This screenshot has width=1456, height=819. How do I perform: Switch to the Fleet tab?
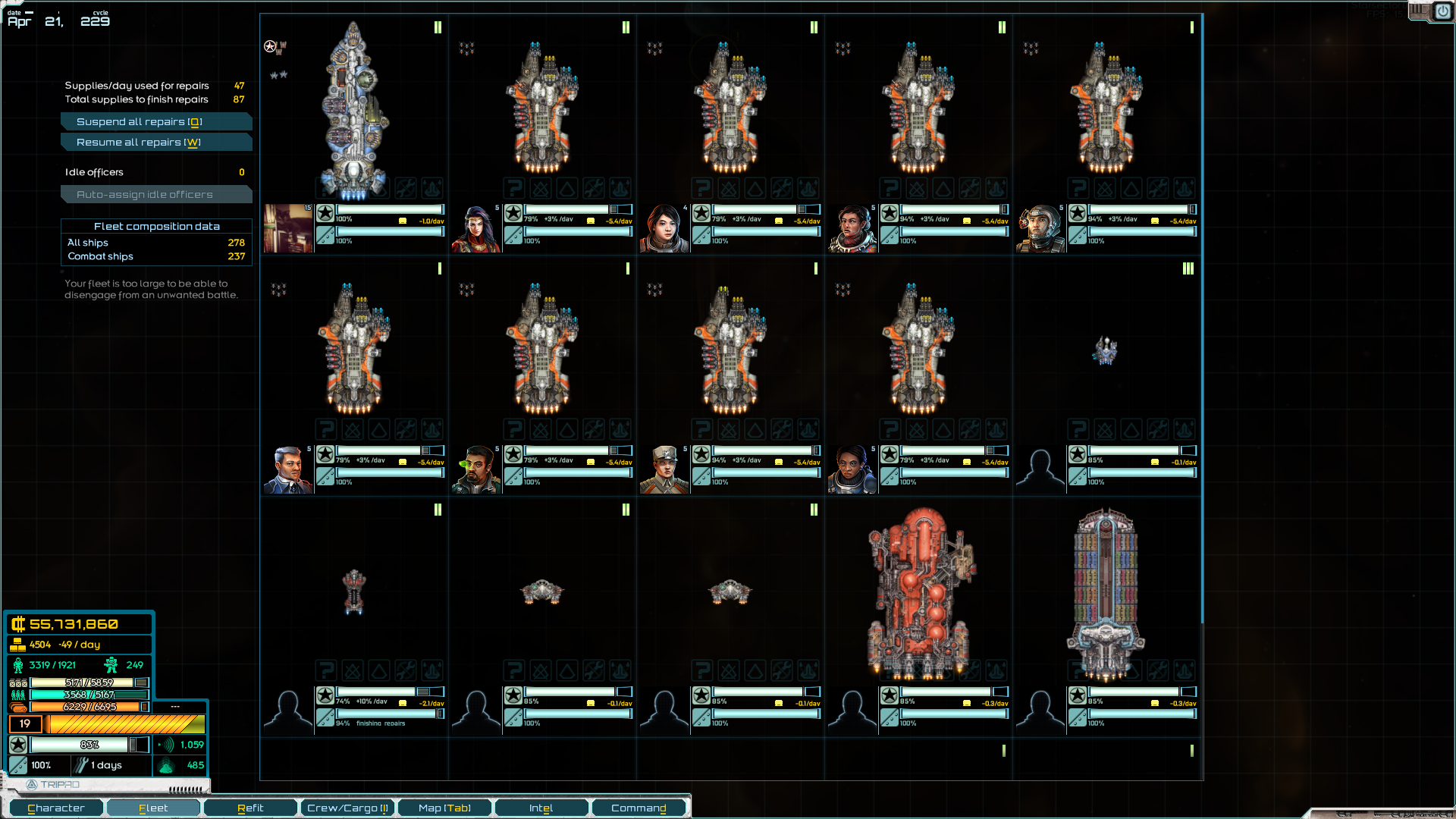click(x=153, y=808)
